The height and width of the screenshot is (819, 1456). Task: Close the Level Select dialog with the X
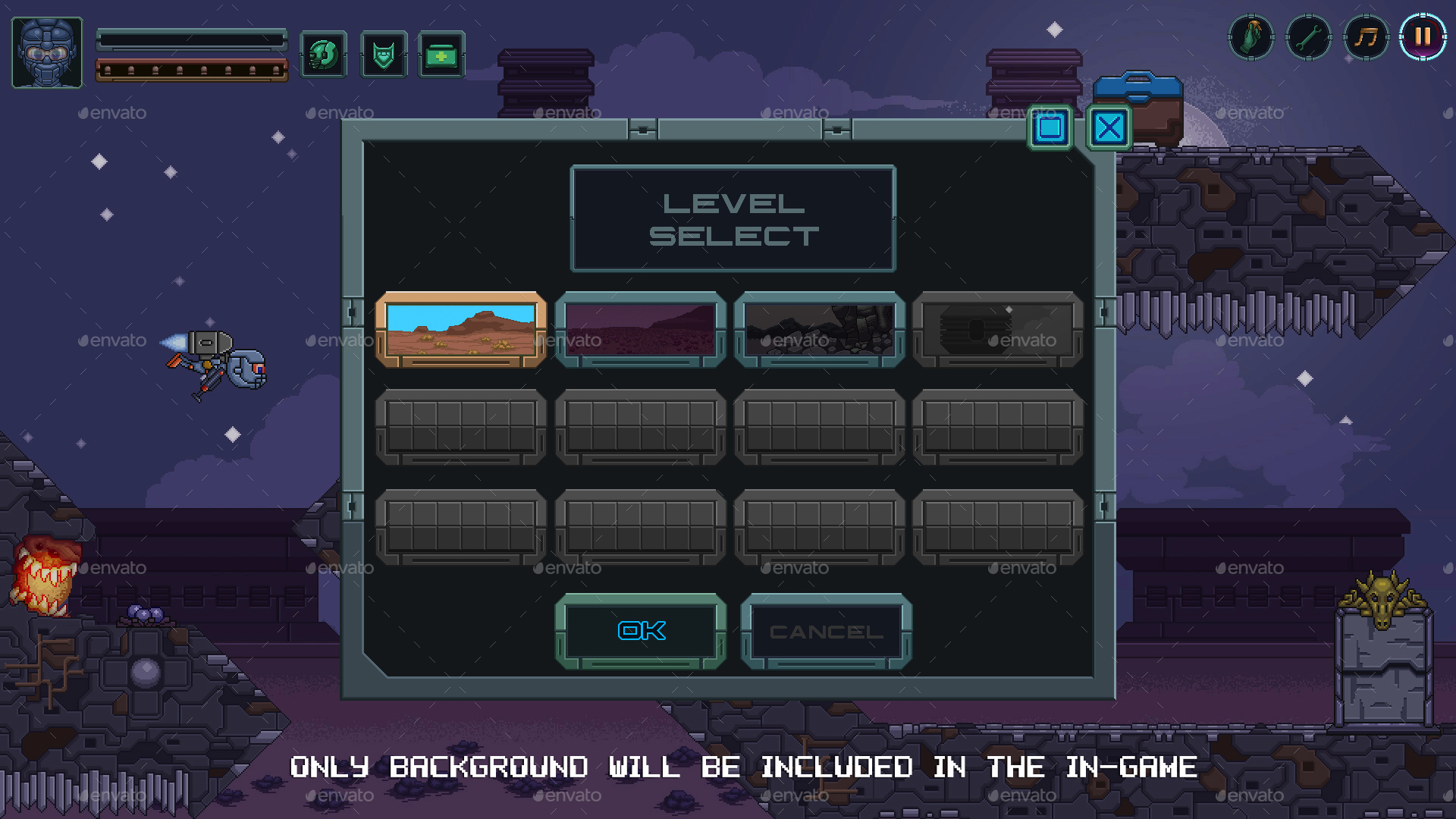[1108, 129]
